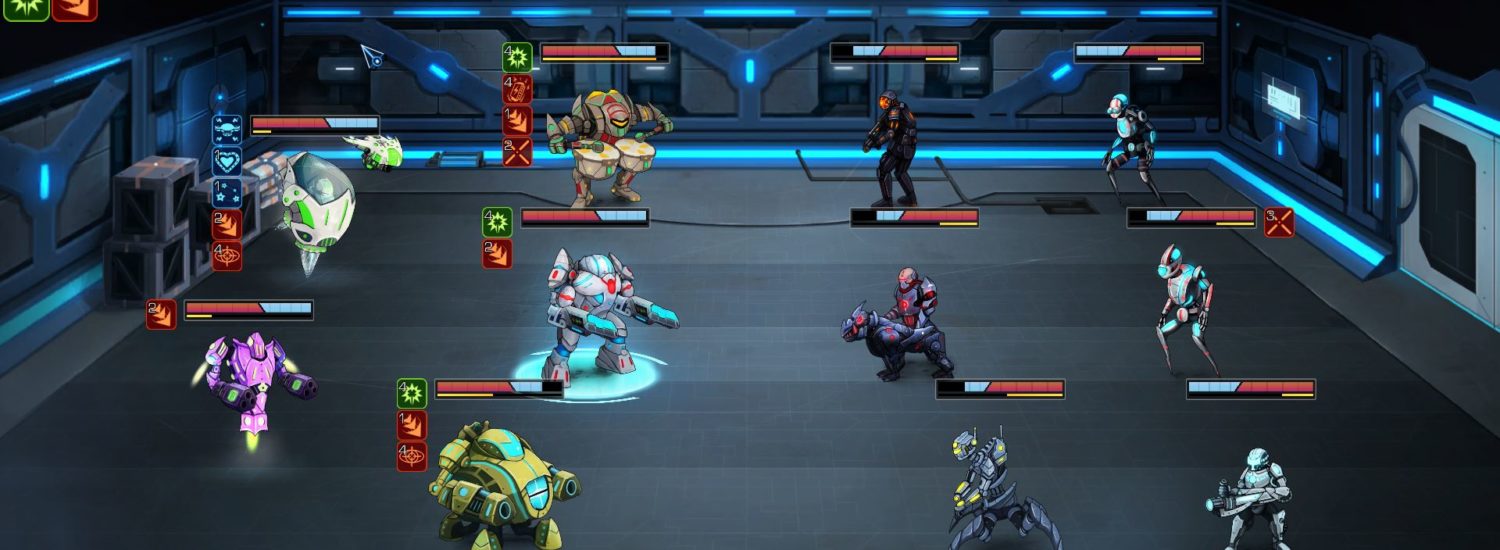Select the red flame debuff on the yellow tank
The width and height of the screenshot is (1500, 550).
coord(412,425)
